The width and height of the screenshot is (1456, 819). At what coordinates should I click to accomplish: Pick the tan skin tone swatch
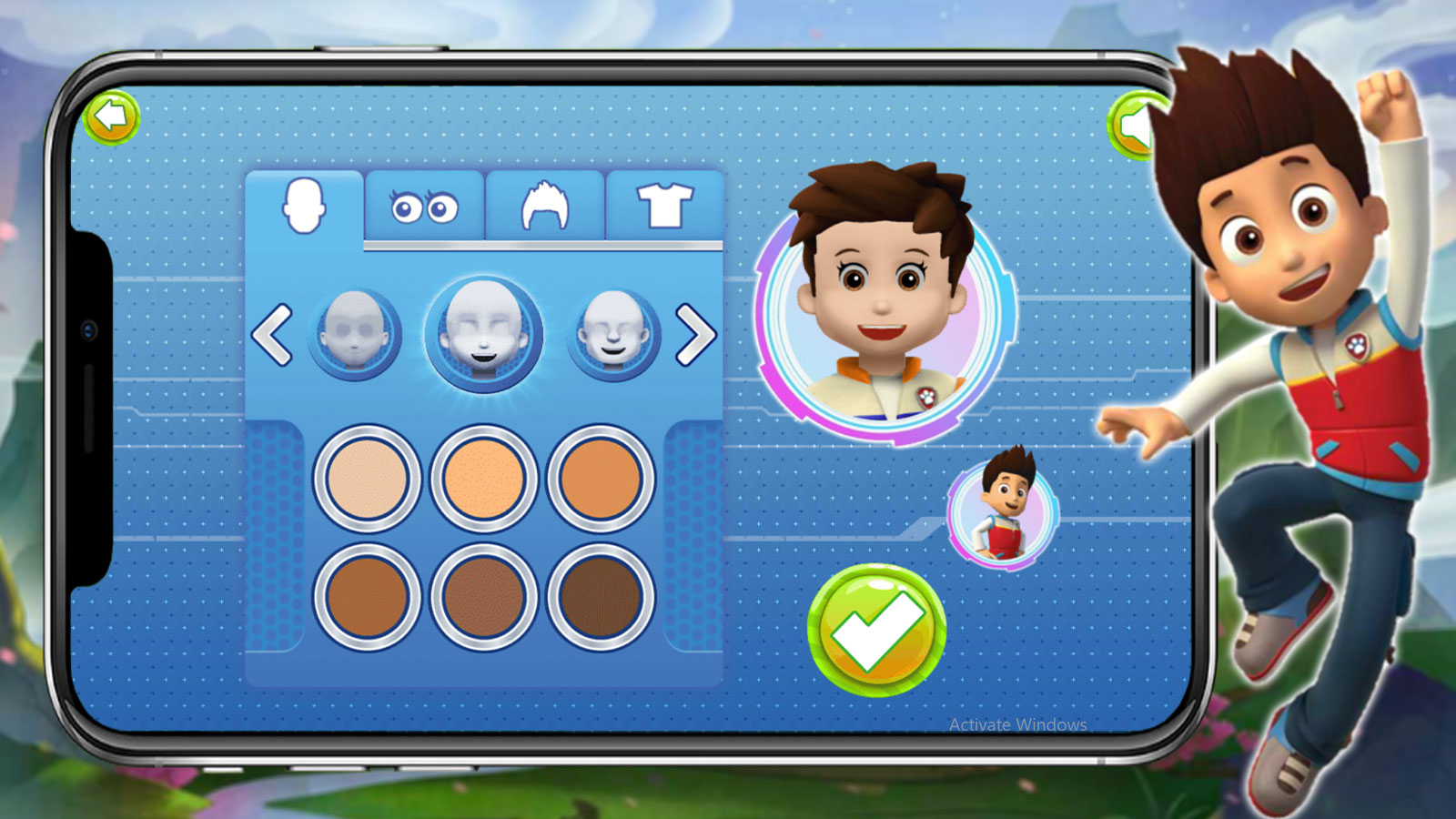(600, 479)
